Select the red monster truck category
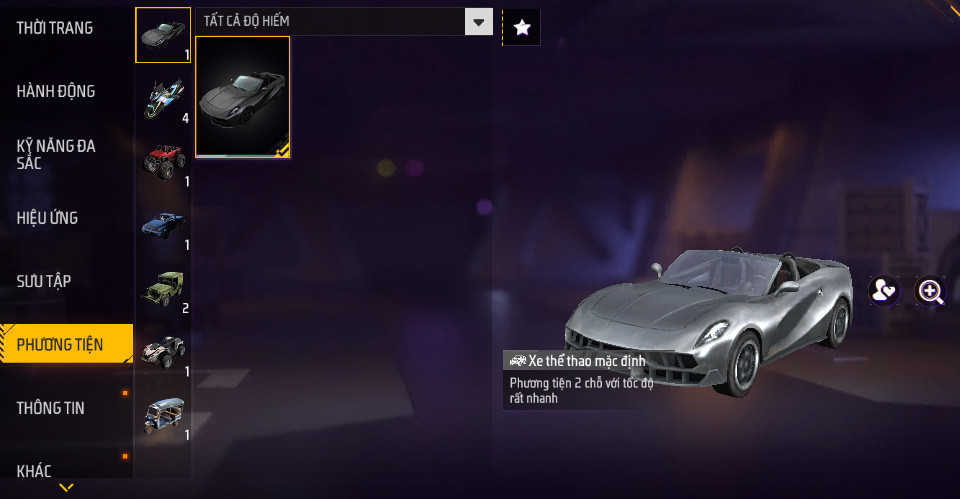 (163, 161)
